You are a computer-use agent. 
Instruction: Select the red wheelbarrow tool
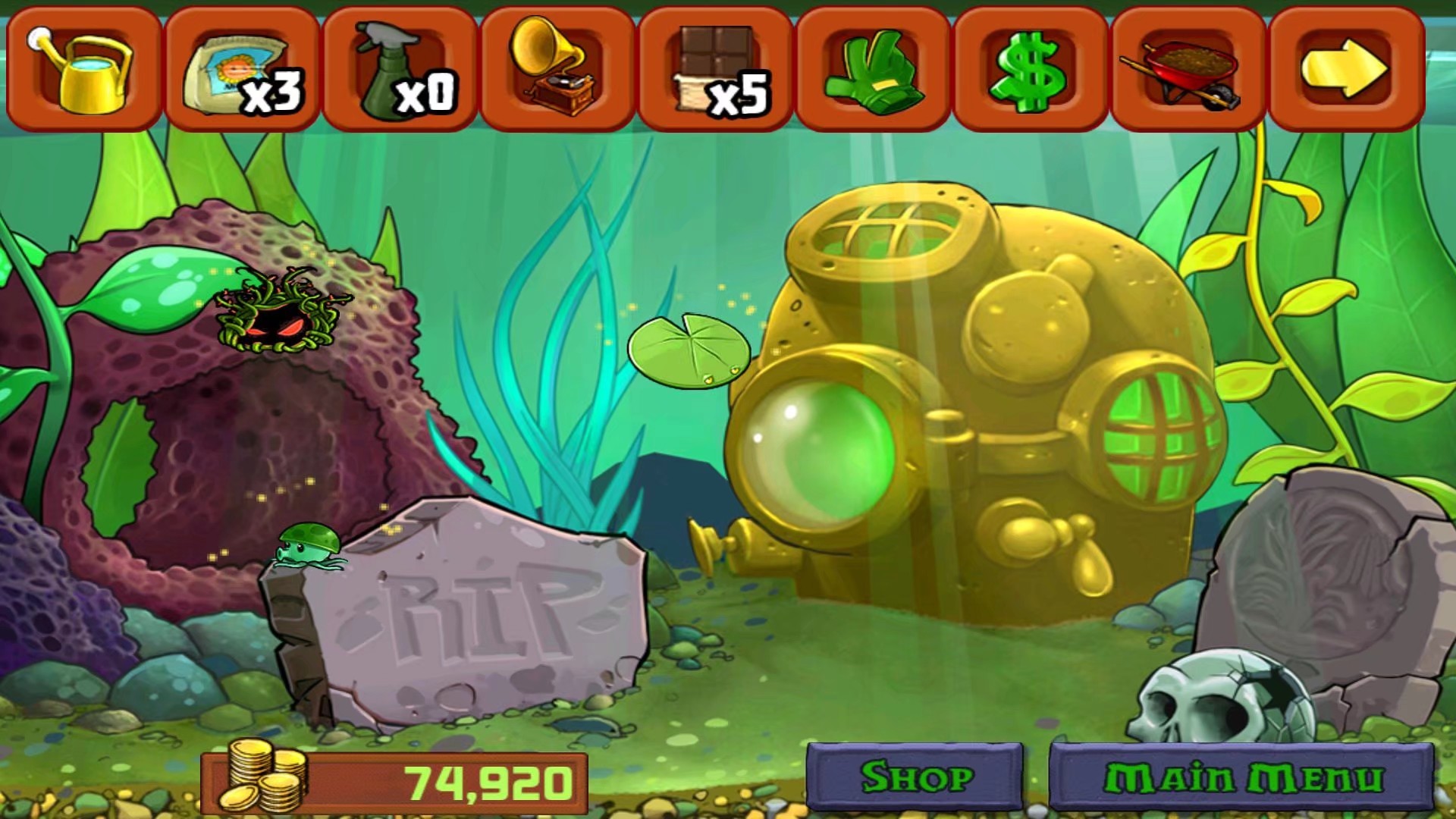(1188, 68)
